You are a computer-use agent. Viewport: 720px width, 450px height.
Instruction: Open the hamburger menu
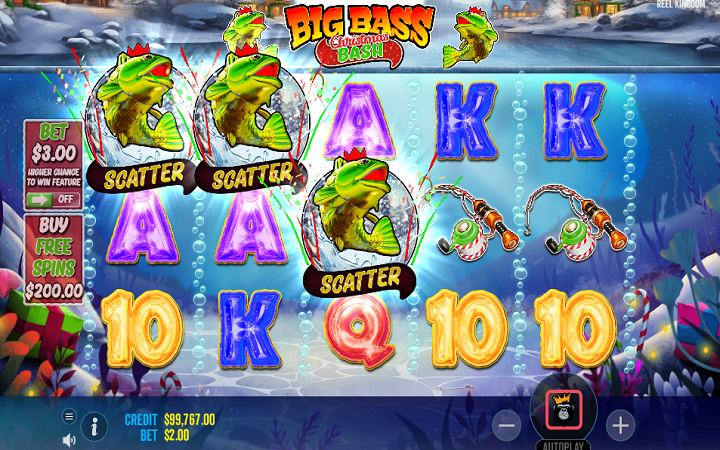point(69,416)
